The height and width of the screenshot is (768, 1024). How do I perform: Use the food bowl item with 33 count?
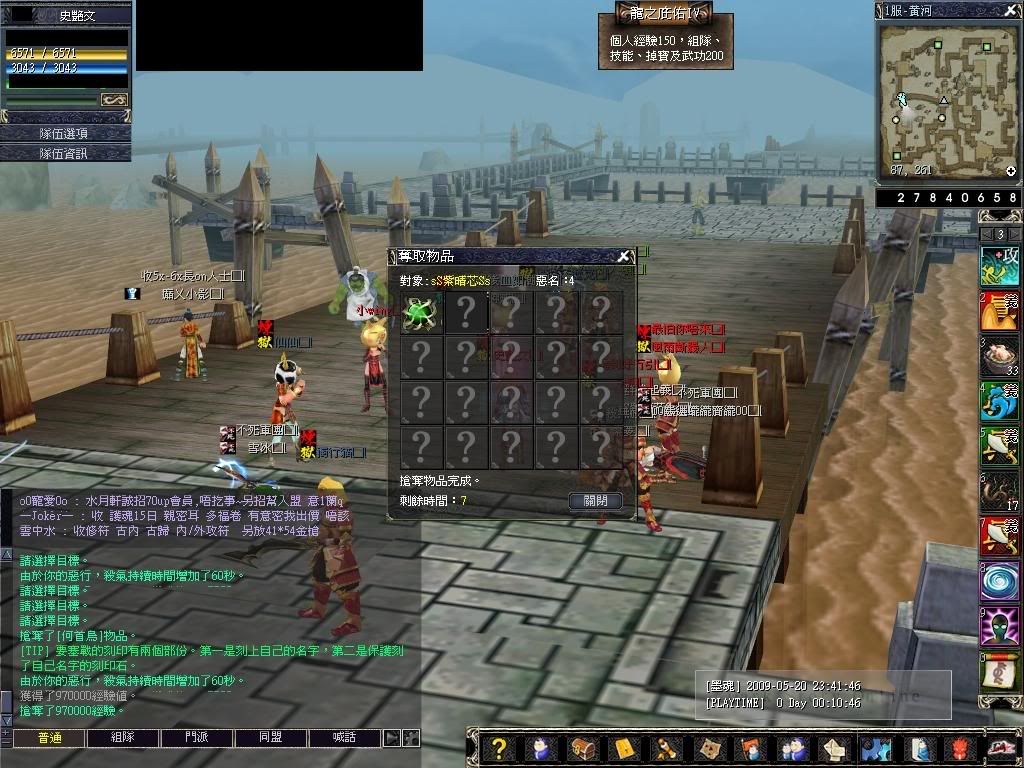[999, 357]
